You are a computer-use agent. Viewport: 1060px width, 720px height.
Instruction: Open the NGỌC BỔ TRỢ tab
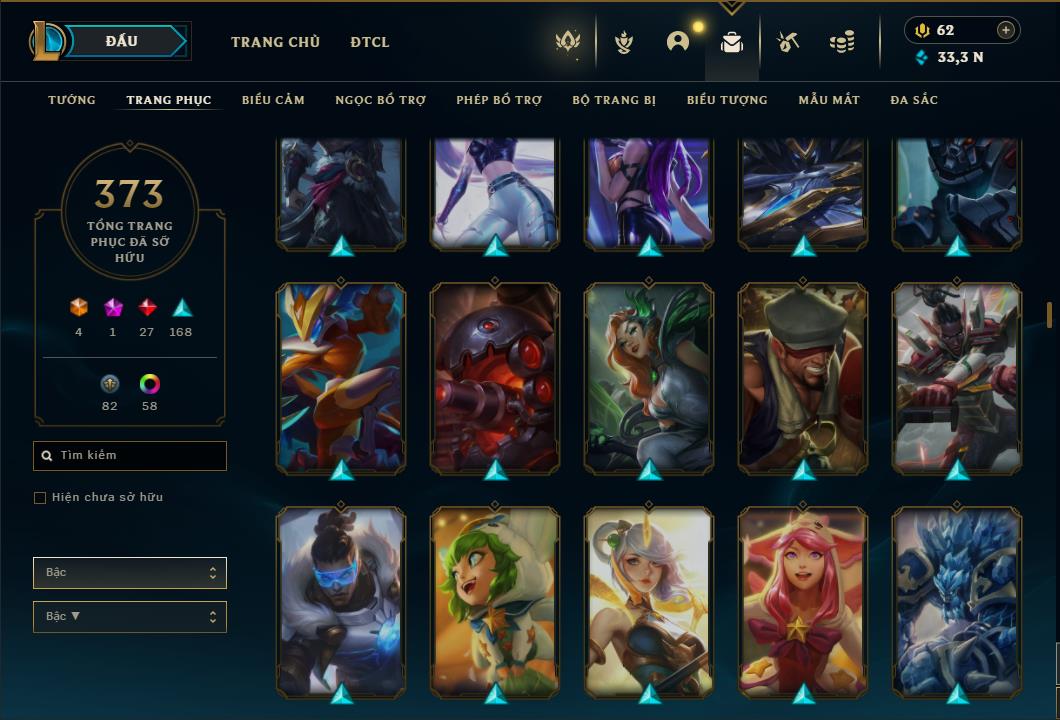click(x=380, y=100)
